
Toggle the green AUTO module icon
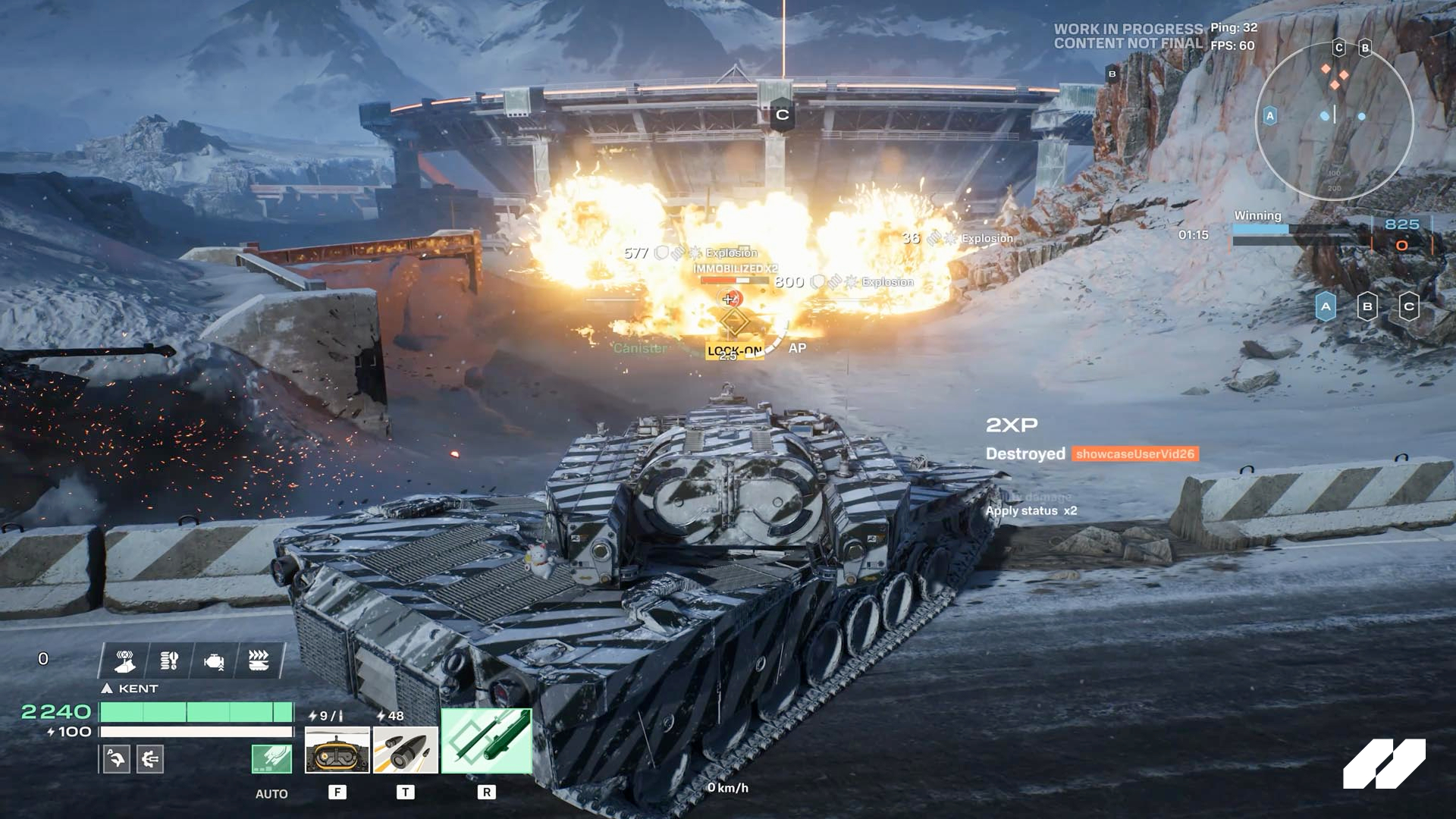click(271, 759)
